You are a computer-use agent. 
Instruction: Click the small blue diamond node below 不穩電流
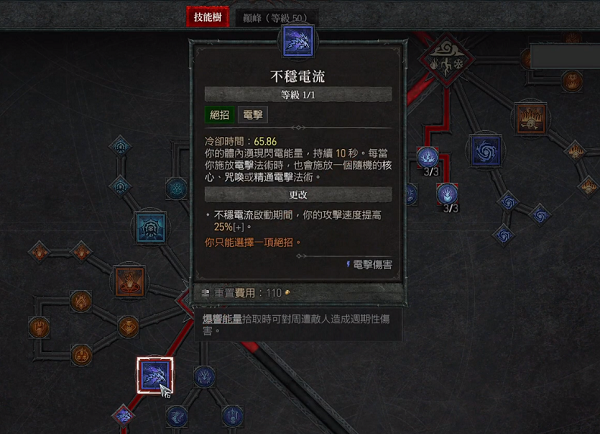125,414
